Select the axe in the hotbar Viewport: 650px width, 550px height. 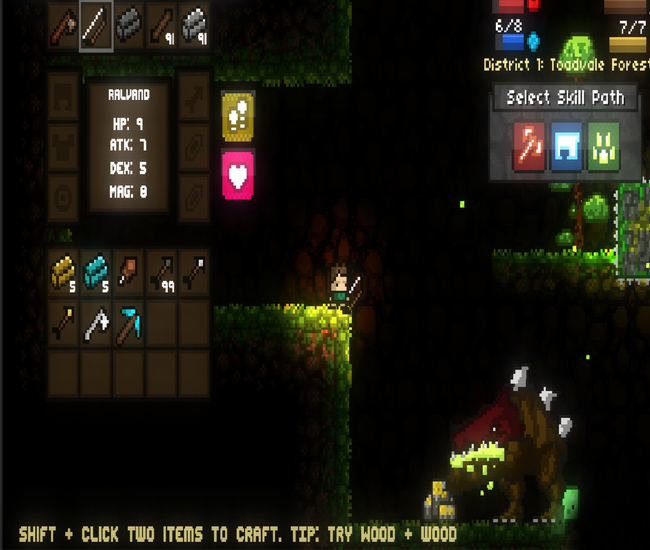[65, 25]
